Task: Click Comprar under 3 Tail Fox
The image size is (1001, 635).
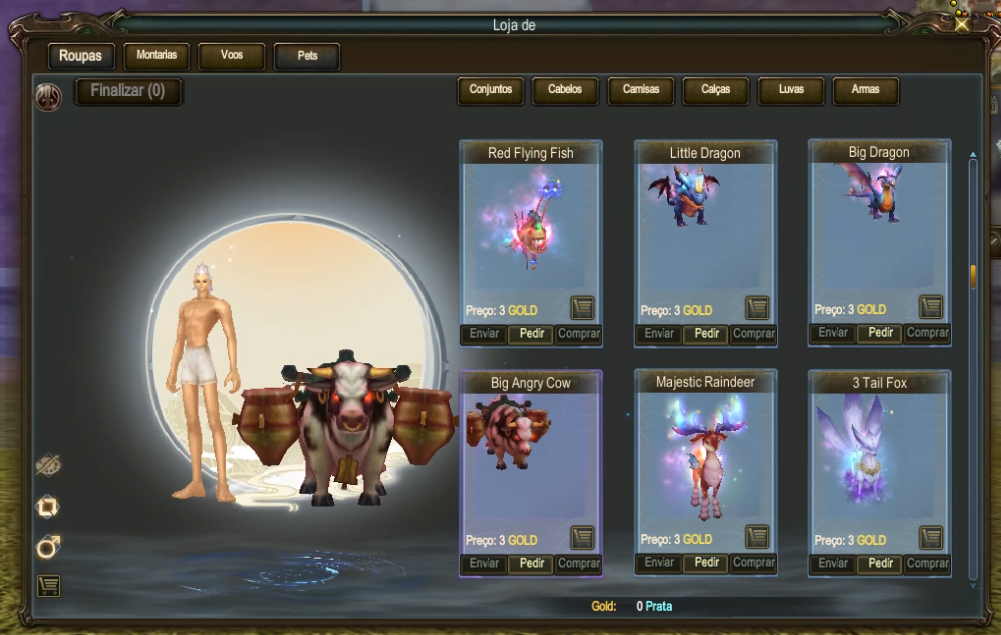Action: click(927, 564)
